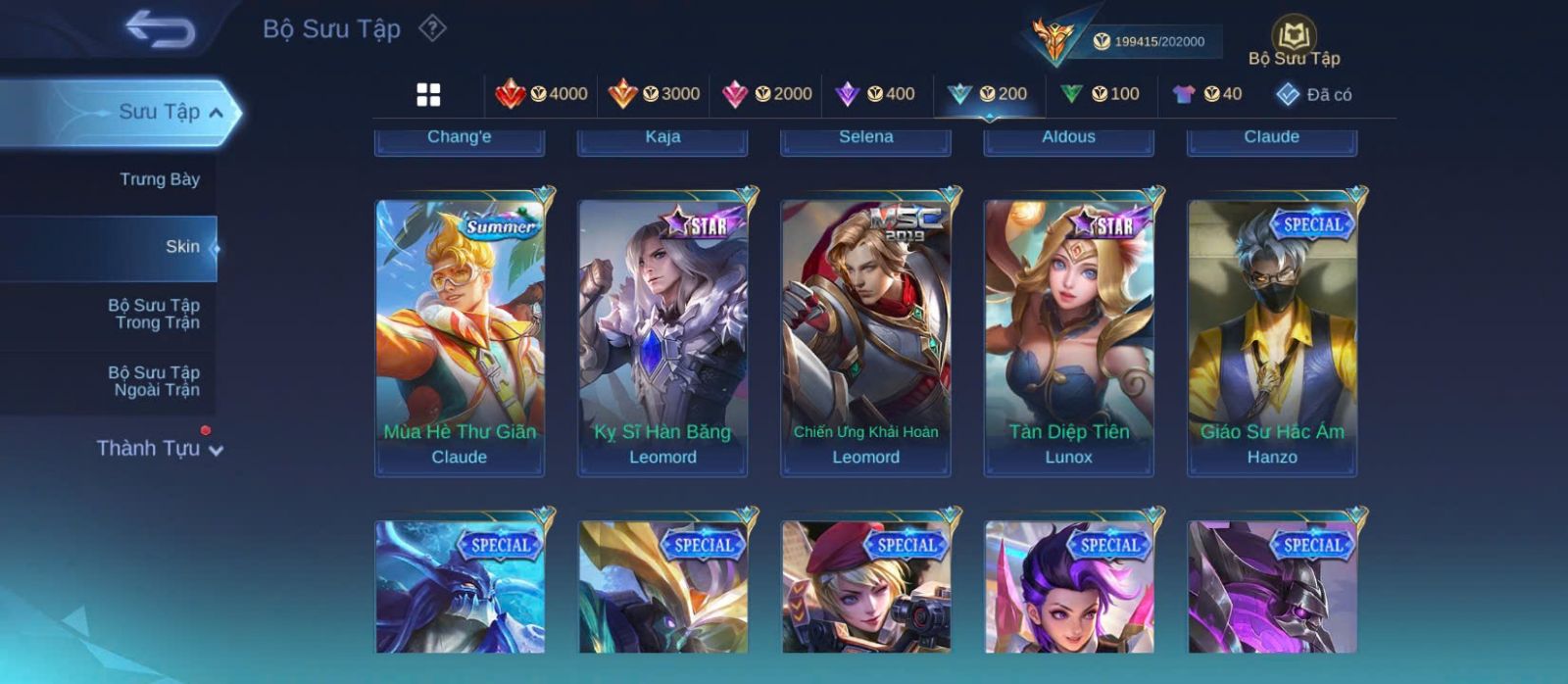Show the 100 point tier skins
The width and height of the screenshot is (1568, 684).
pyautogui.click(x=1101, y=94)
